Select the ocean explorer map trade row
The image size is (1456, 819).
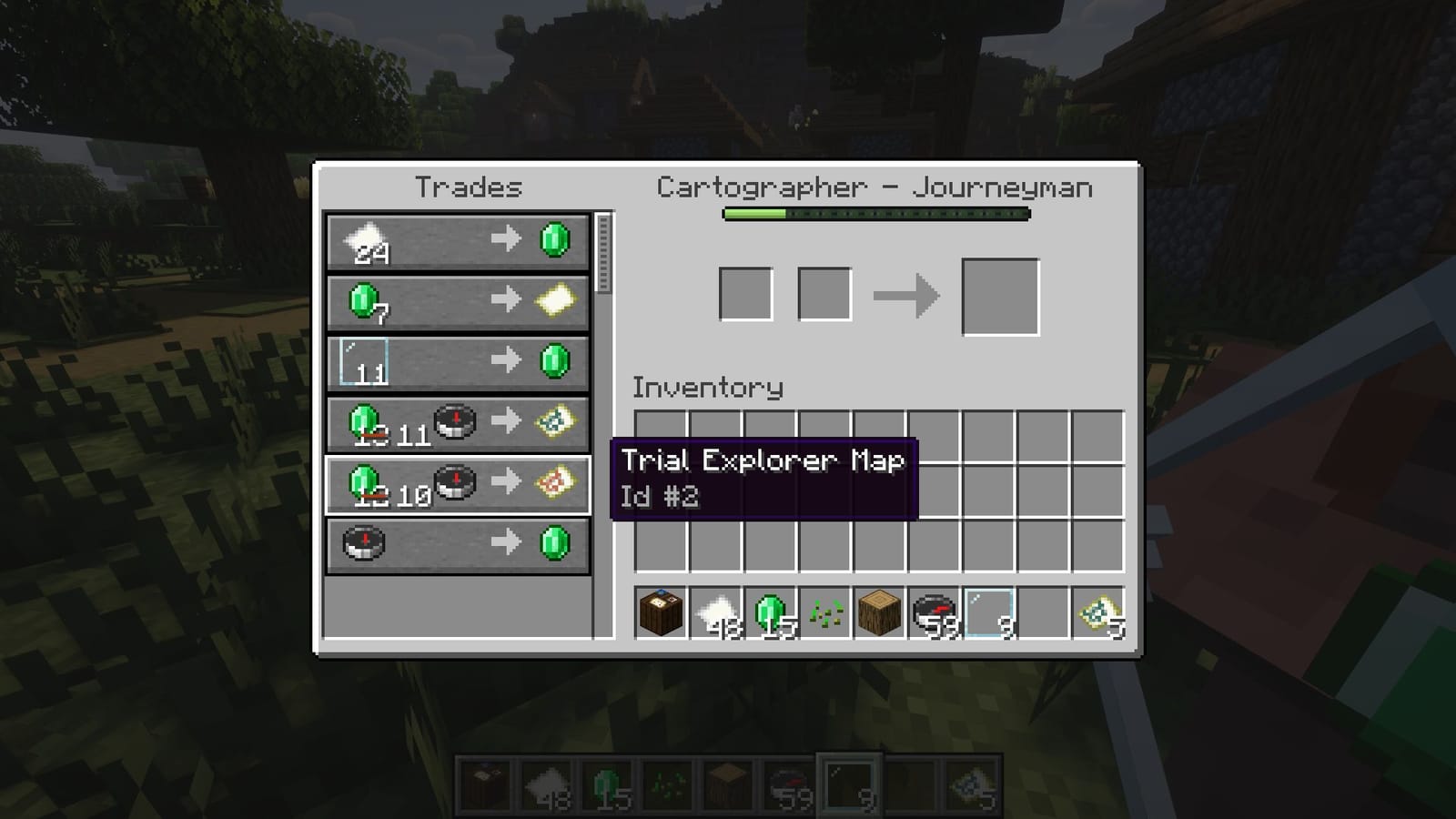click(455, 425)
